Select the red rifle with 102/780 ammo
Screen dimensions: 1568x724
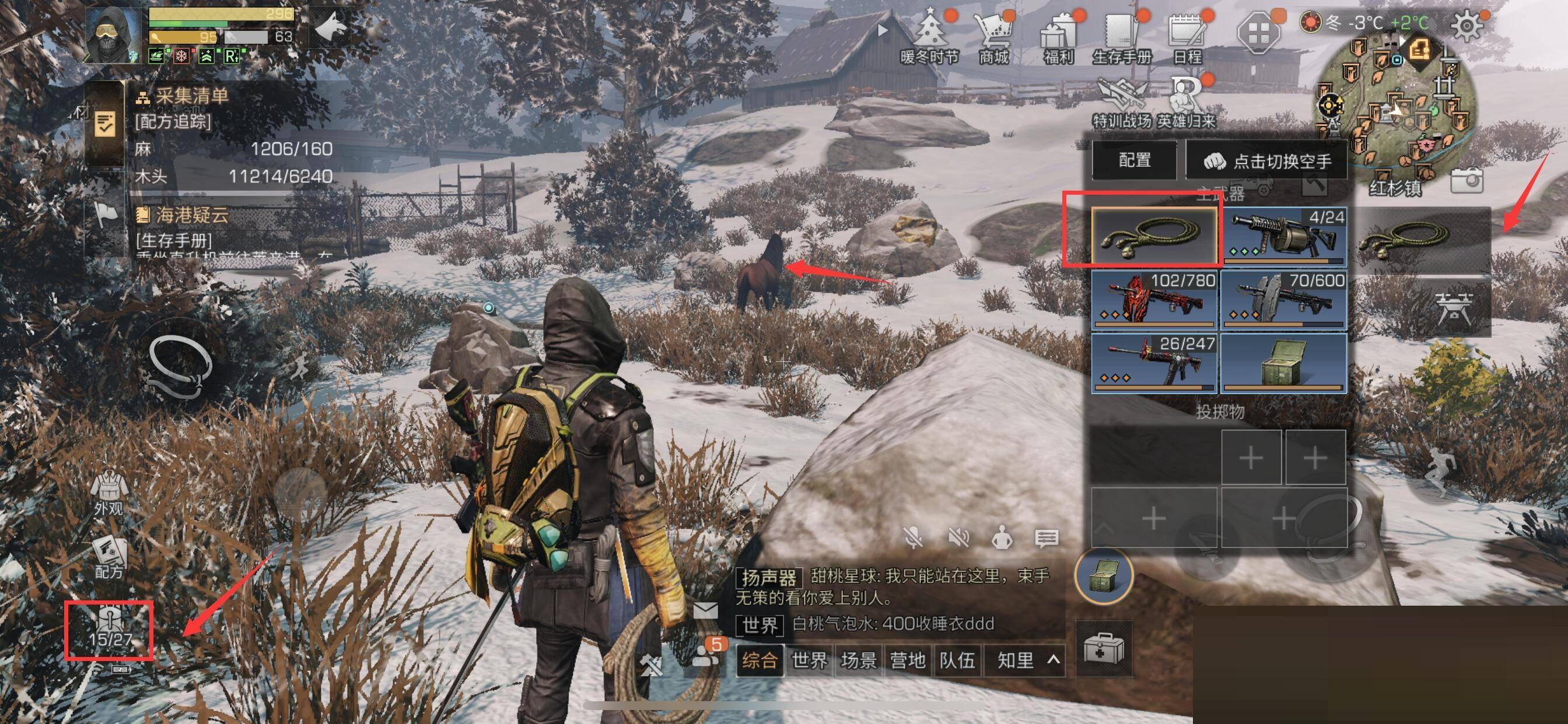1154,300
